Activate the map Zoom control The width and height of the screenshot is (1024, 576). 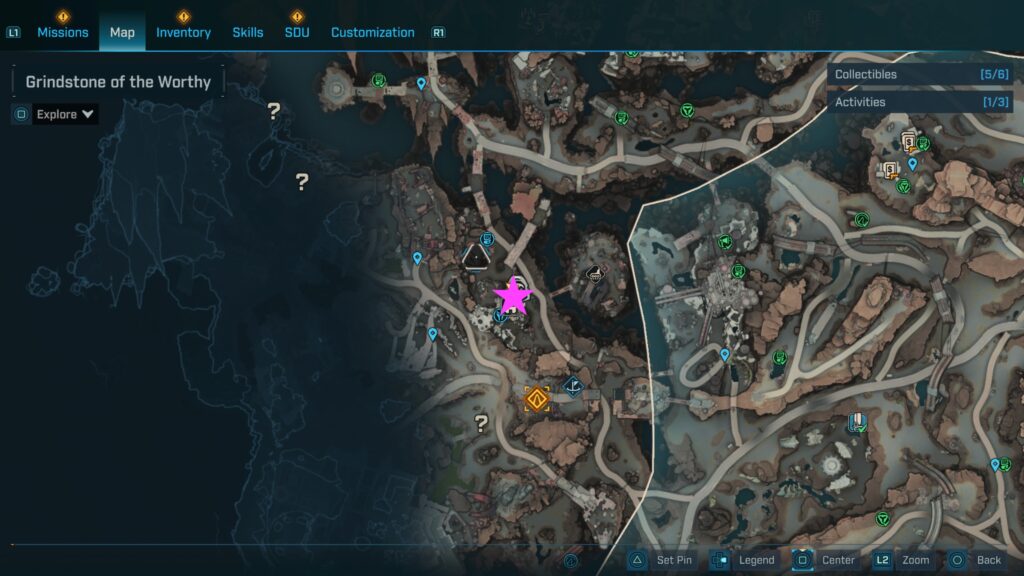(x=903, y=560)
